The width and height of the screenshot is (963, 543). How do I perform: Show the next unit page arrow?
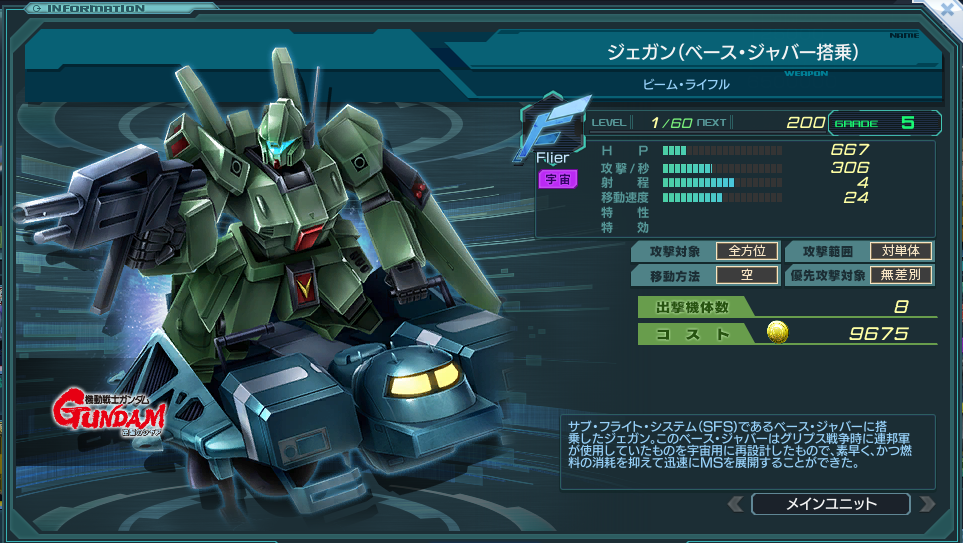(926, 504)
